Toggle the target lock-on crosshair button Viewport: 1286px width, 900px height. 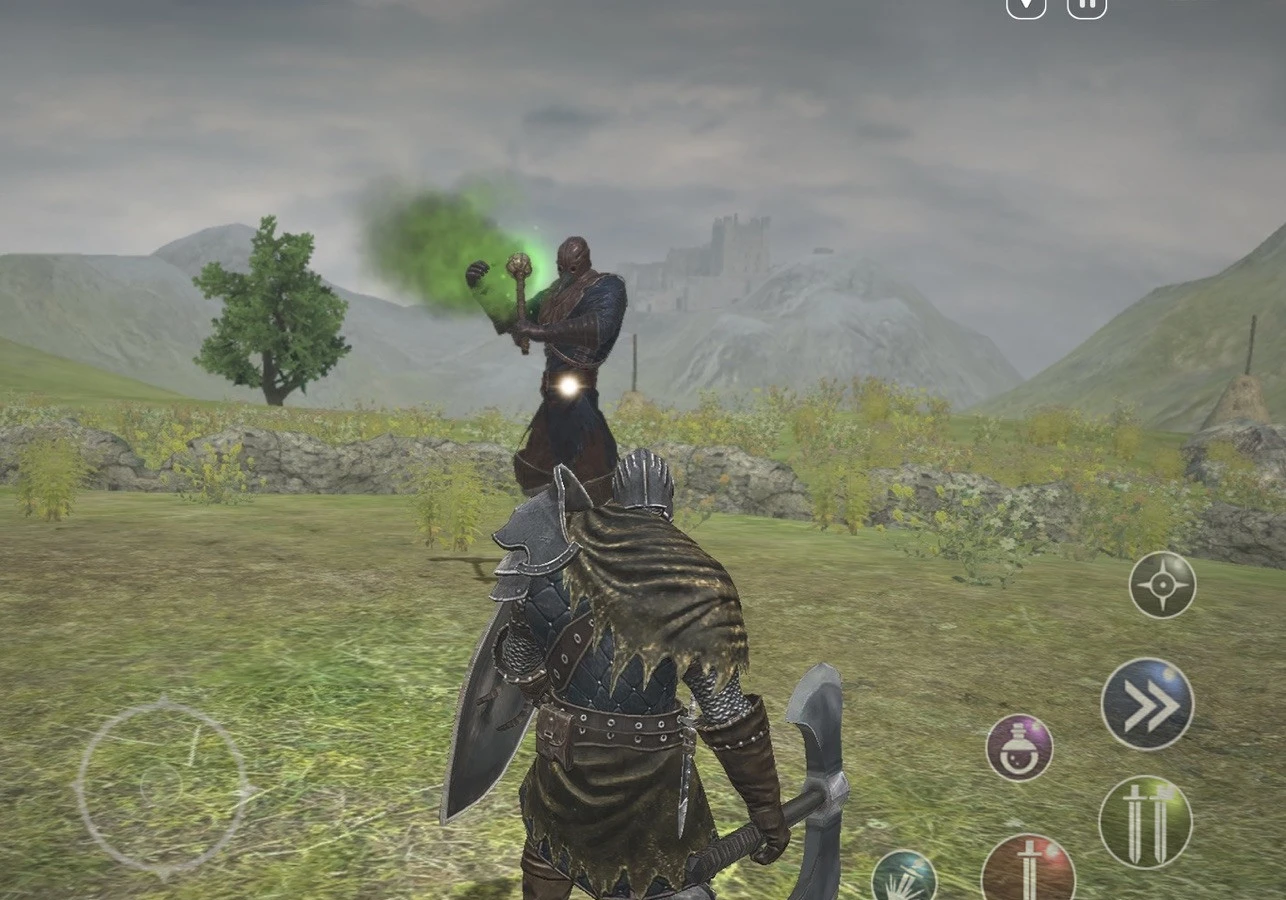point(1162,585)
